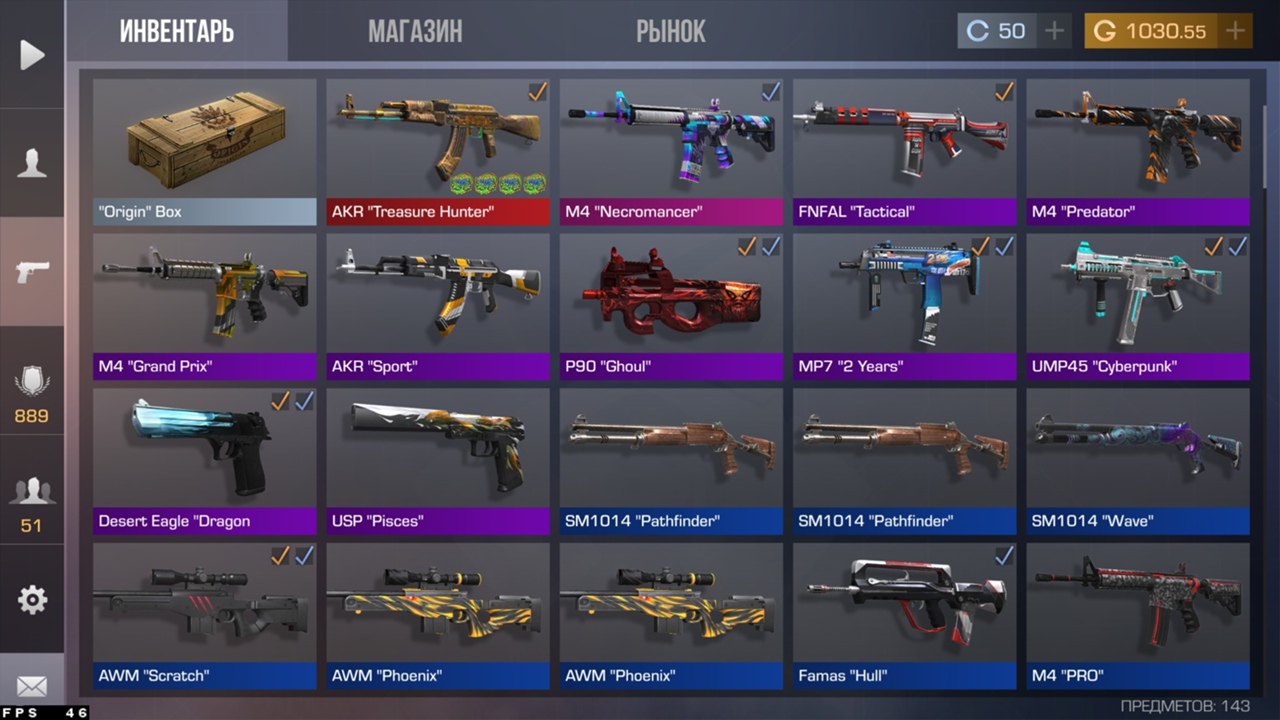Open the settings gear icon
1280x720 pixels.
tap(32, 599)
